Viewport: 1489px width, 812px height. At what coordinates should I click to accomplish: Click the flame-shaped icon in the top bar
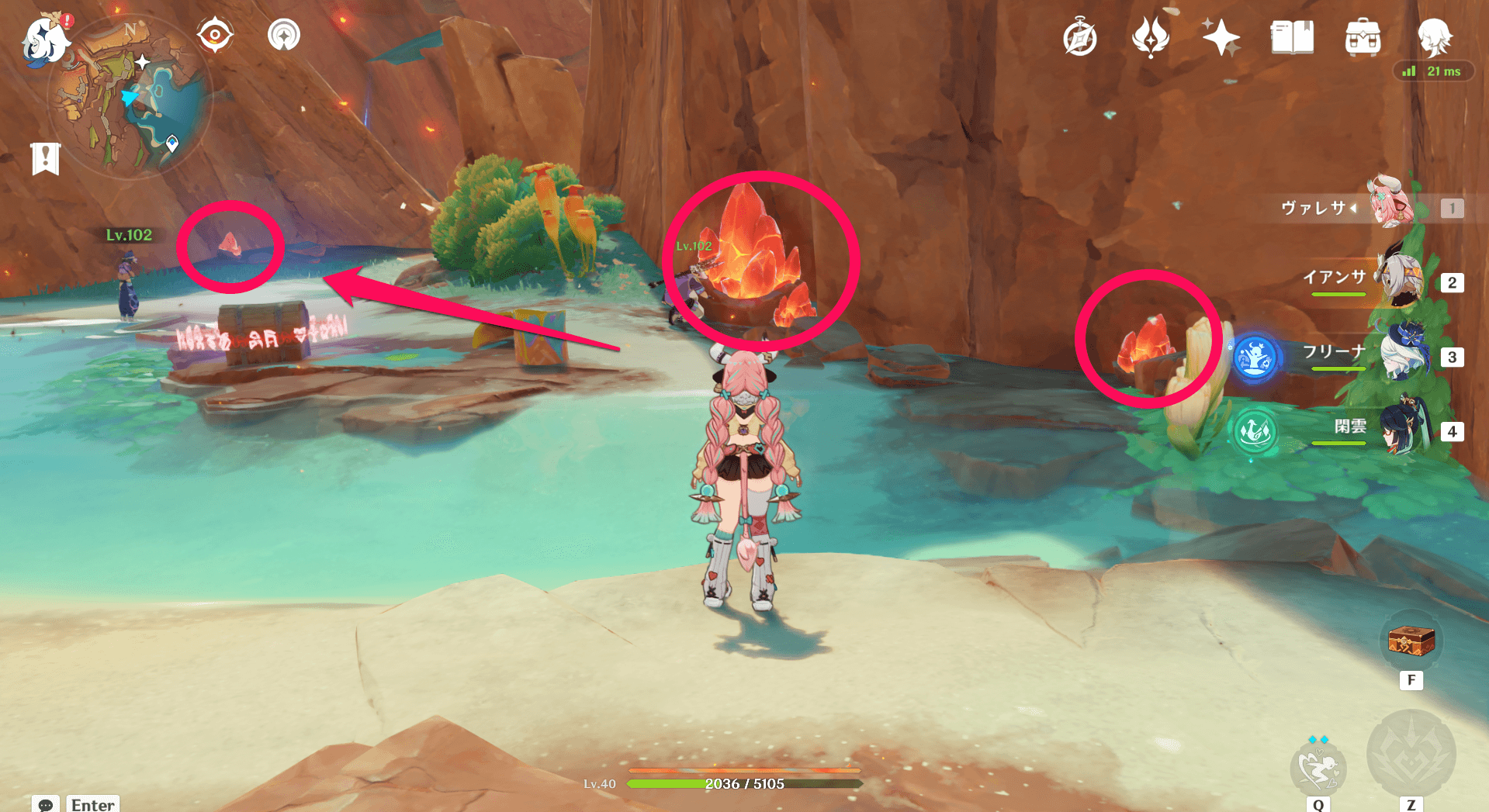pyautogui.click(x=1150, y=37)
